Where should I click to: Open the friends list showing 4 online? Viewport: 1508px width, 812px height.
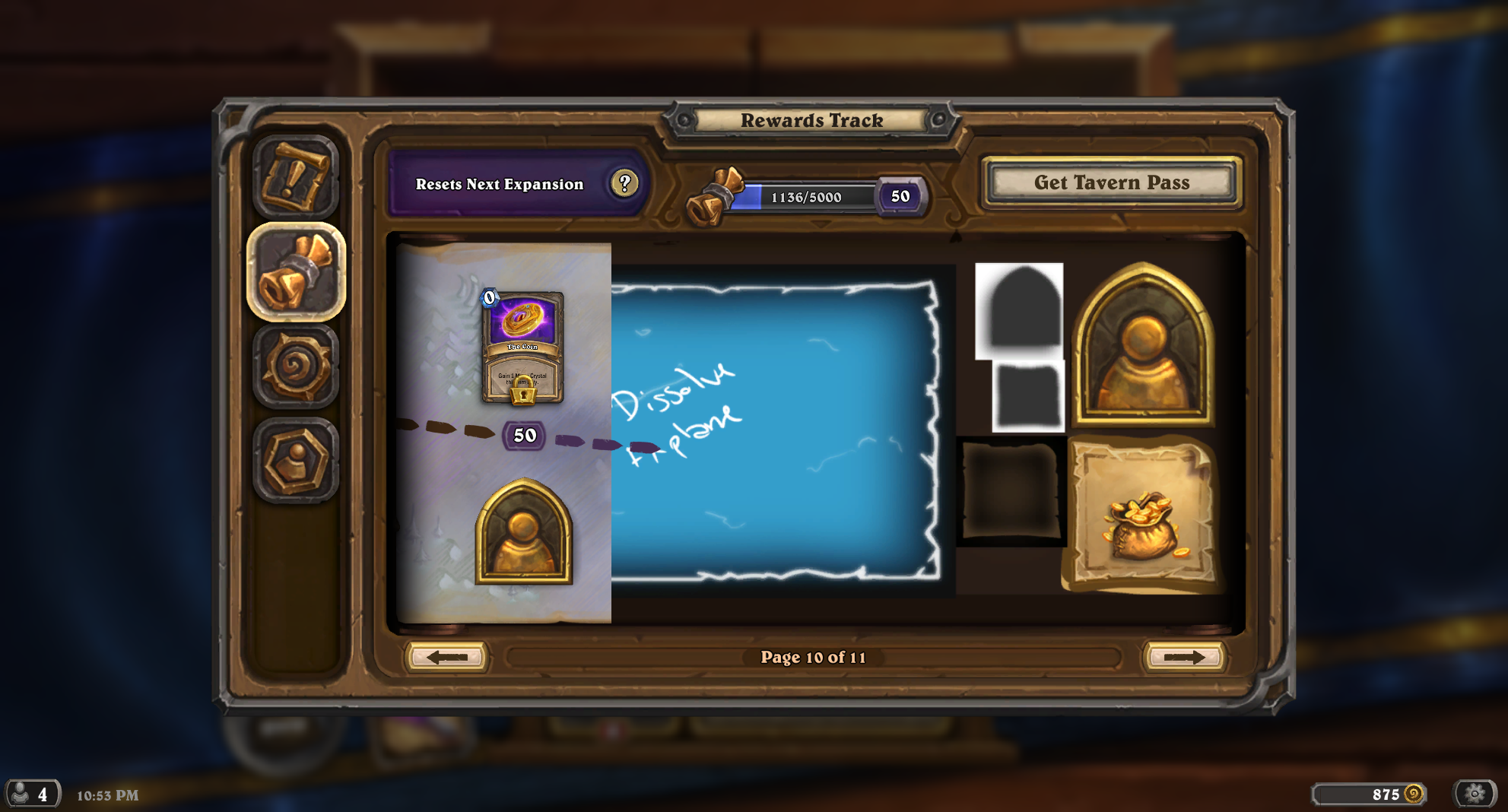30,794
